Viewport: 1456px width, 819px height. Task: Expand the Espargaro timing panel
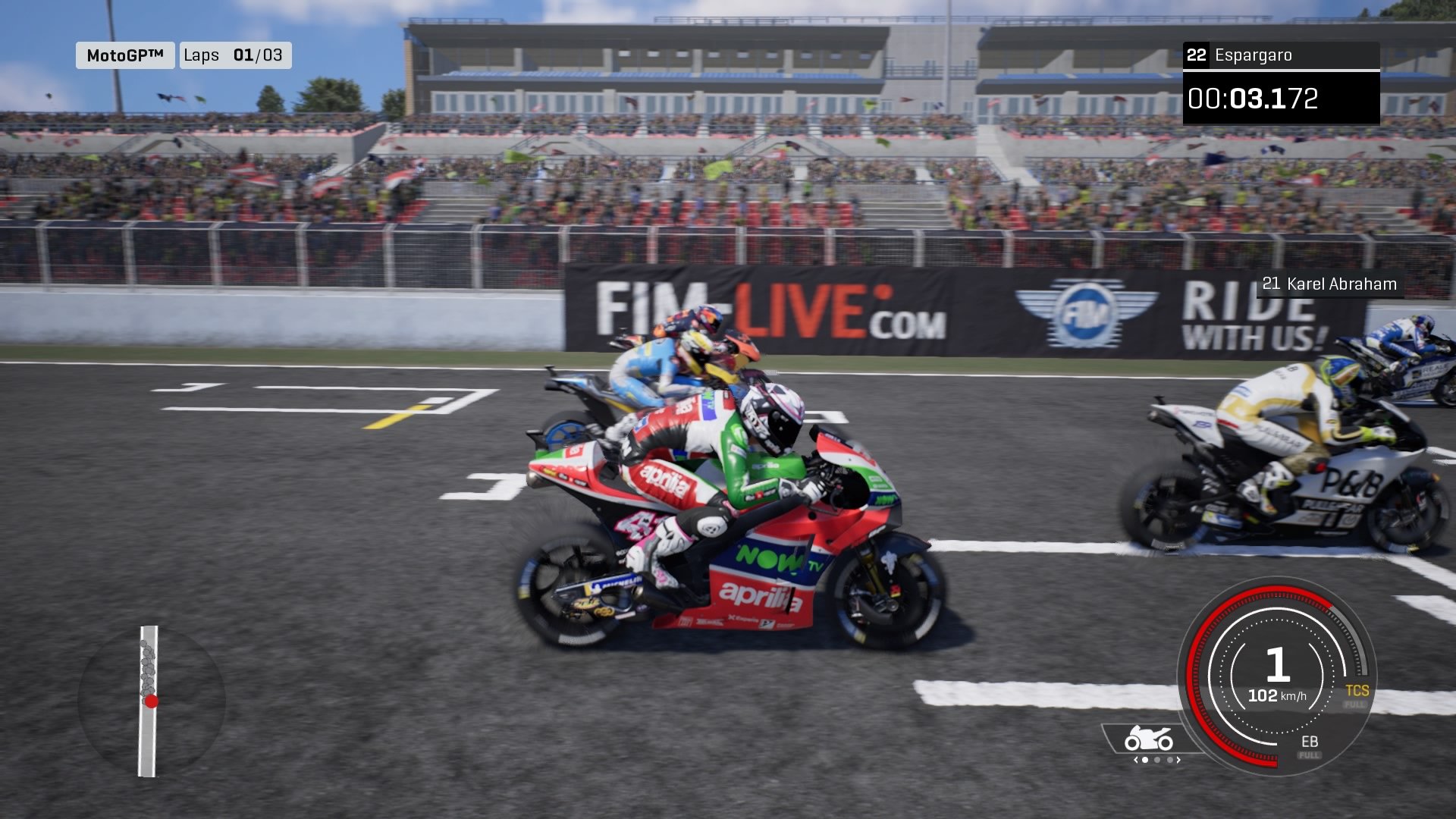1282,55
